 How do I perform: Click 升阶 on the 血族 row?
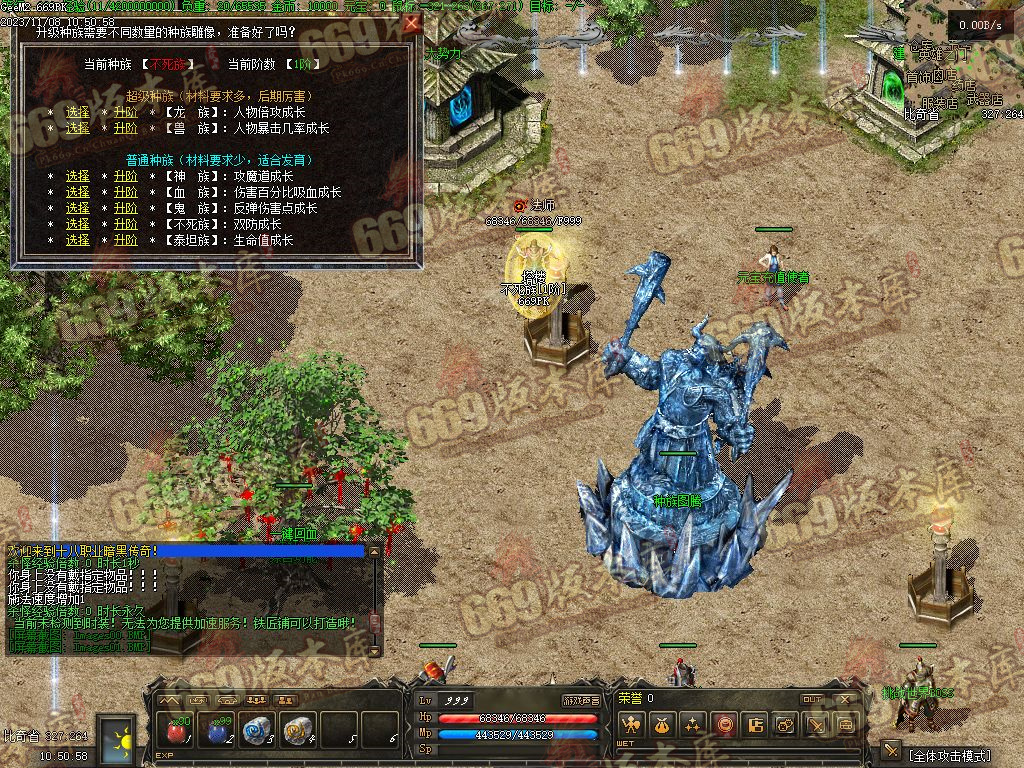pos(125,192)
